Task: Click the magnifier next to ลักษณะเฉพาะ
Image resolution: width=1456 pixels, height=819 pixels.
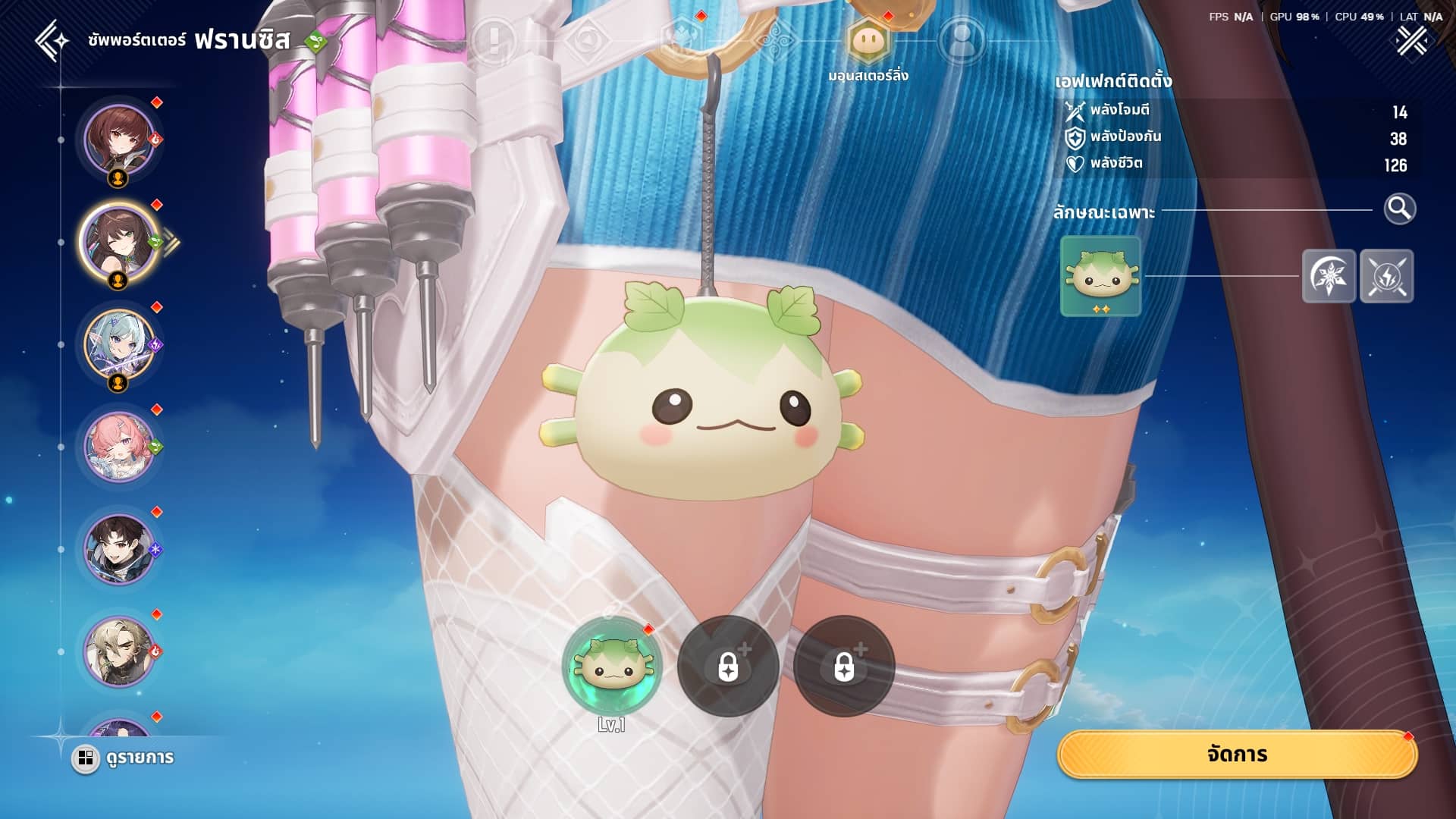Action: pos(1399,209)
